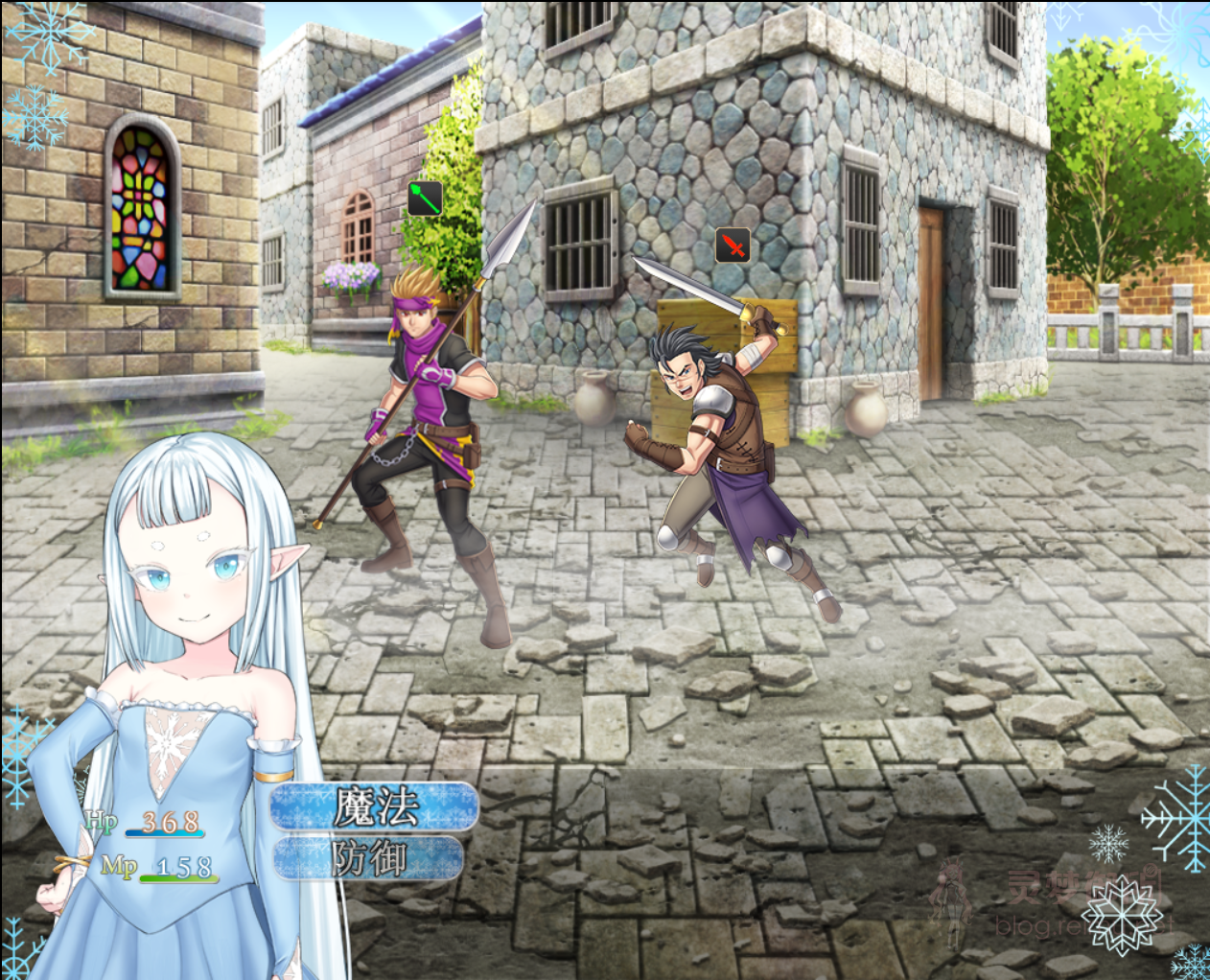Select the 防御 (Defend) command

tap(370, 858)
